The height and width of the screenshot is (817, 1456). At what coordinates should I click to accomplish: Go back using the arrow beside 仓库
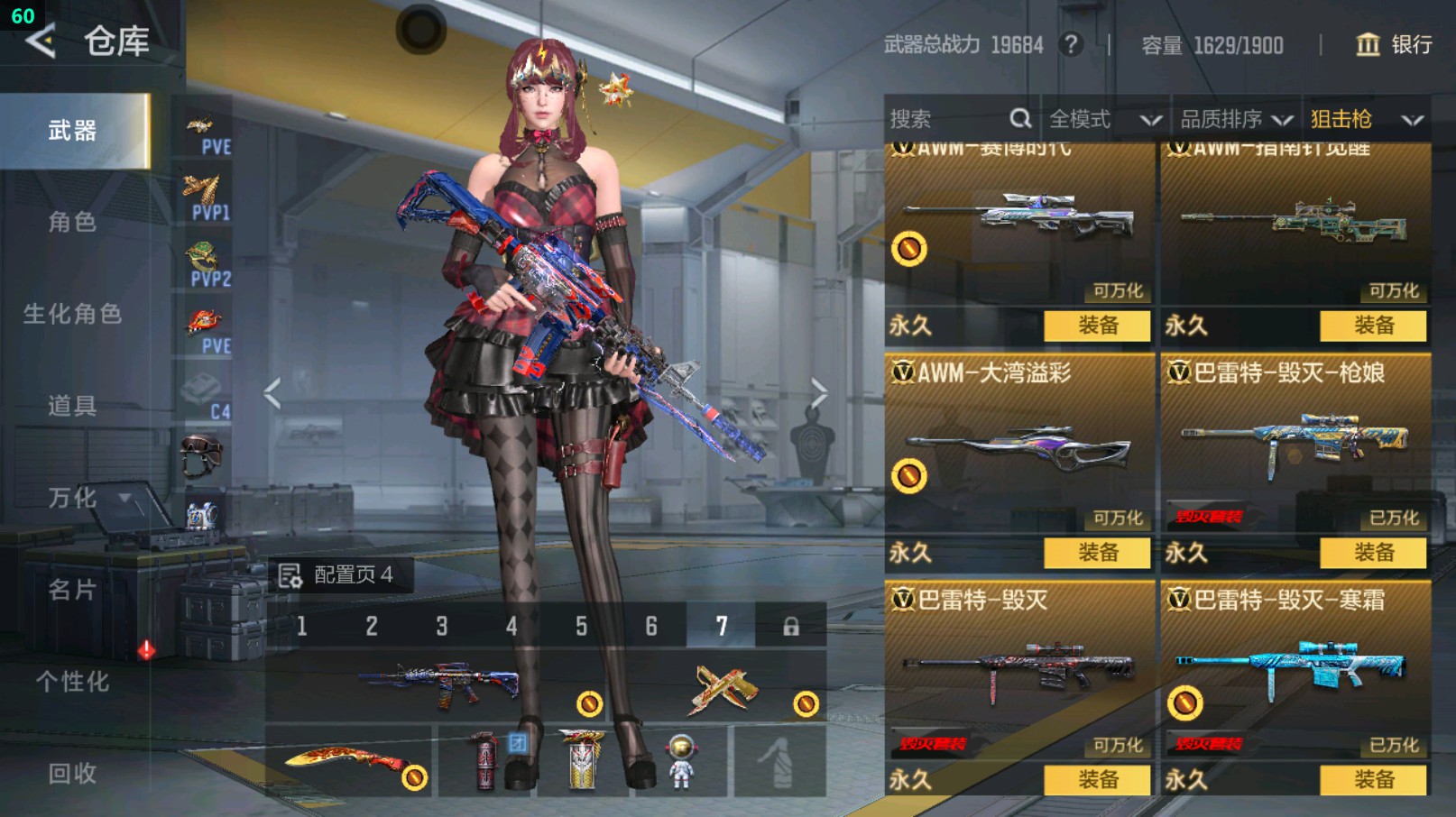click(41, 41)
